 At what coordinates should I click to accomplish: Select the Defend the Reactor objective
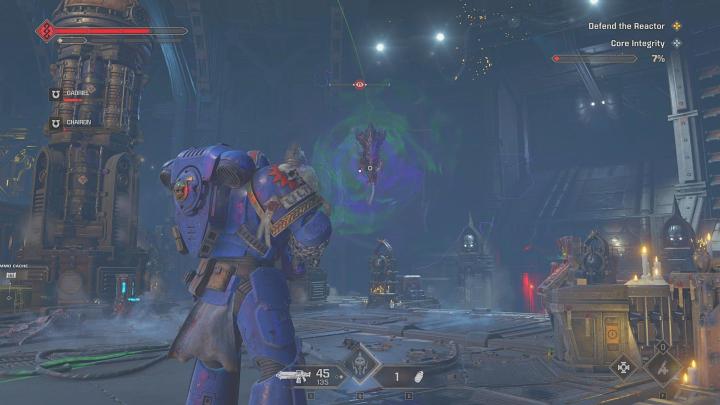(635, 26)
